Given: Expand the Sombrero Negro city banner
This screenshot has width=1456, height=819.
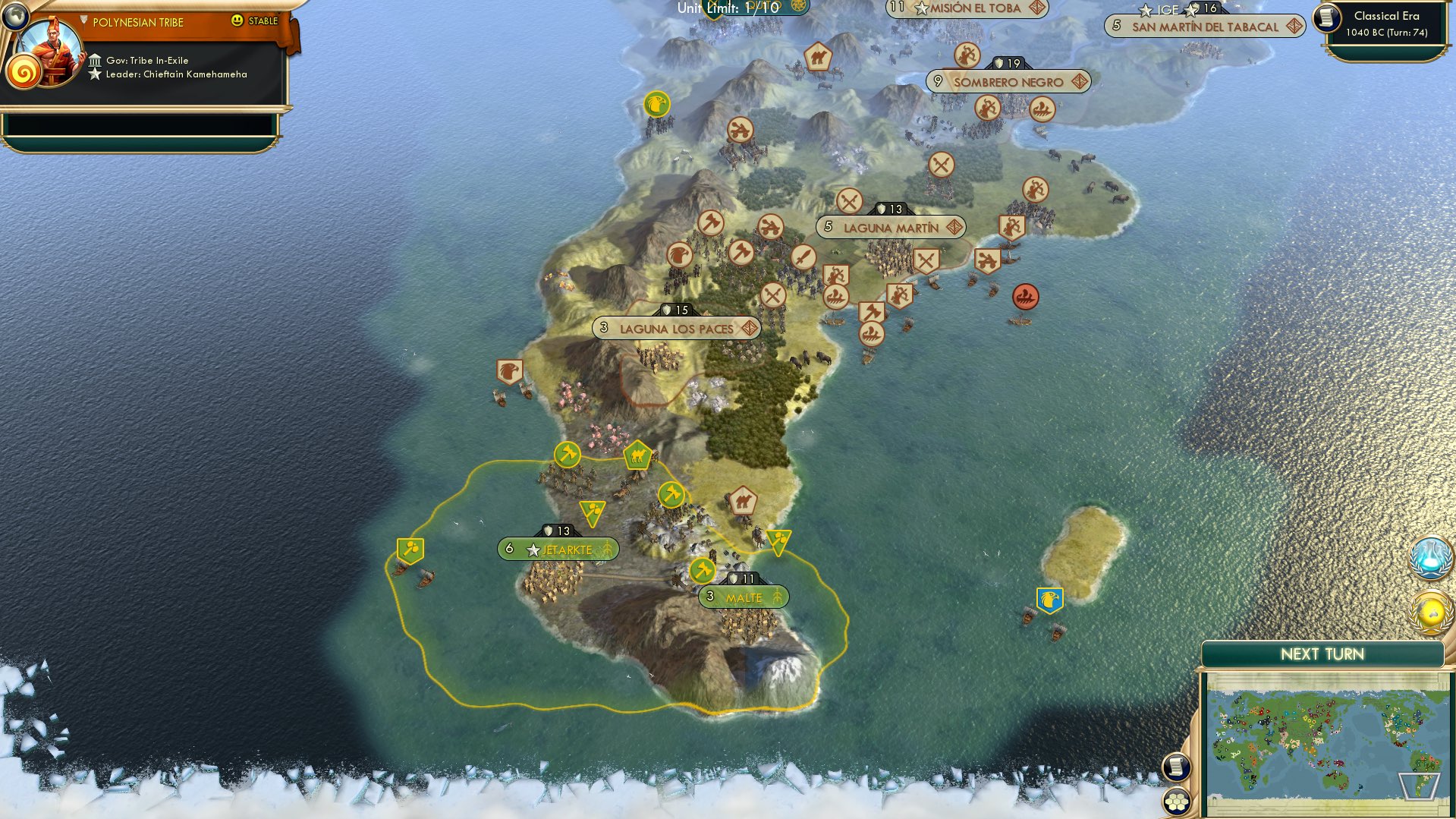Looking at the screenshot, I should pos(1006,82).
